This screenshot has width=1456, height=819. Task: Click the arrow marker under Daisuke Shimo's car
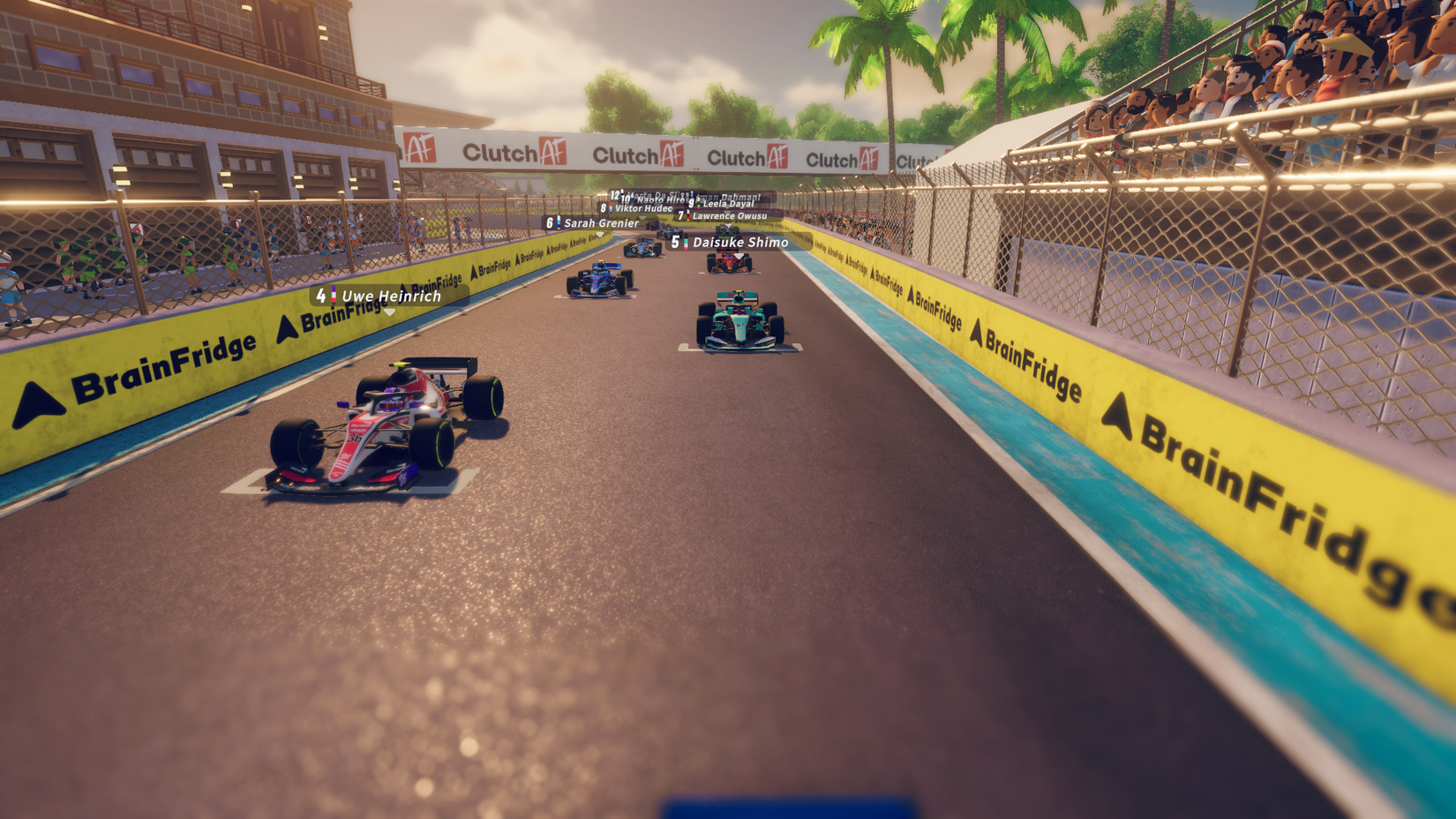(x=739, y=257)
